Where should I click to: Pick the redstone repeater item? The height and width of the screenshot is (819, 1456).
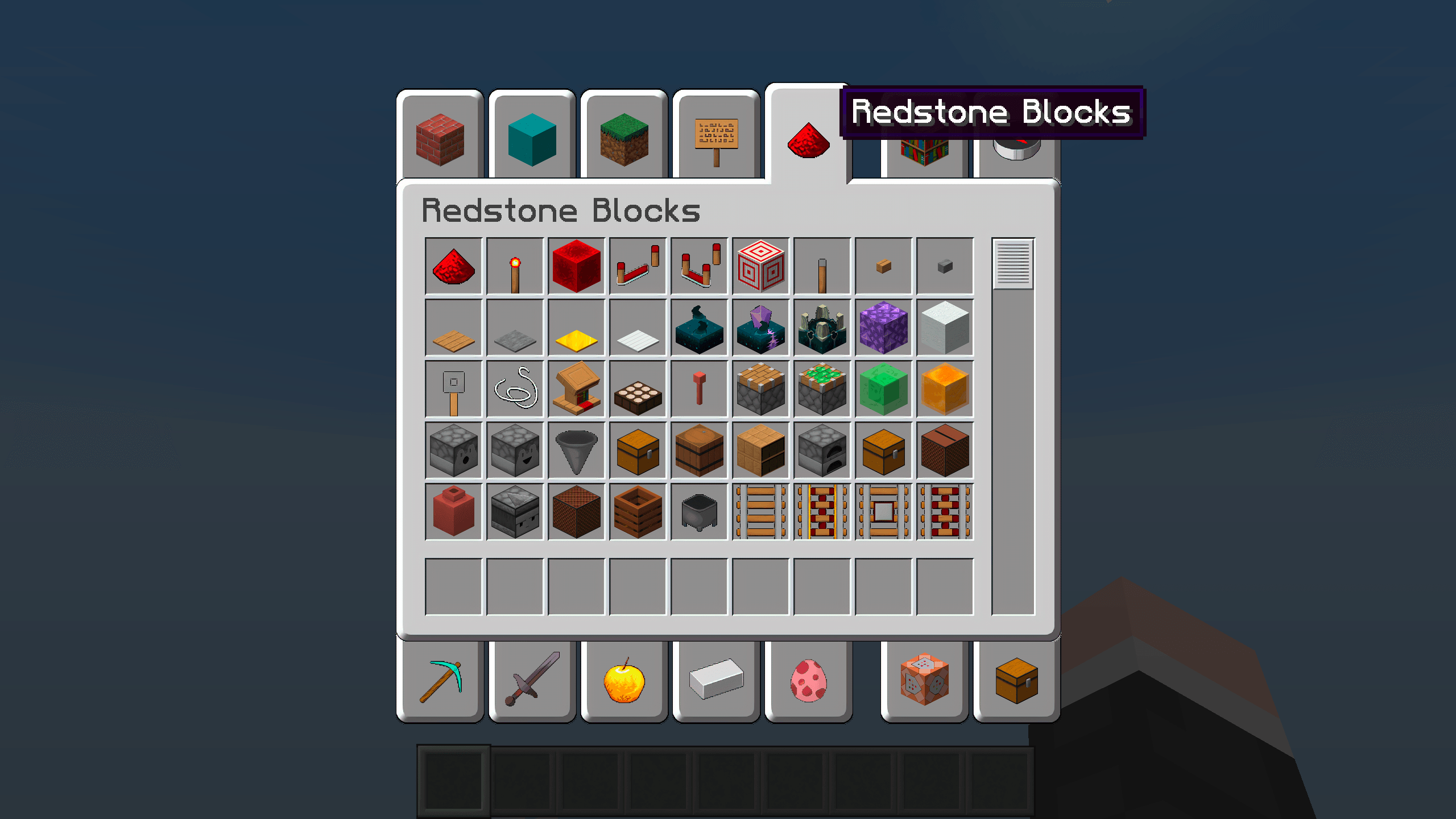click(638, 266)
